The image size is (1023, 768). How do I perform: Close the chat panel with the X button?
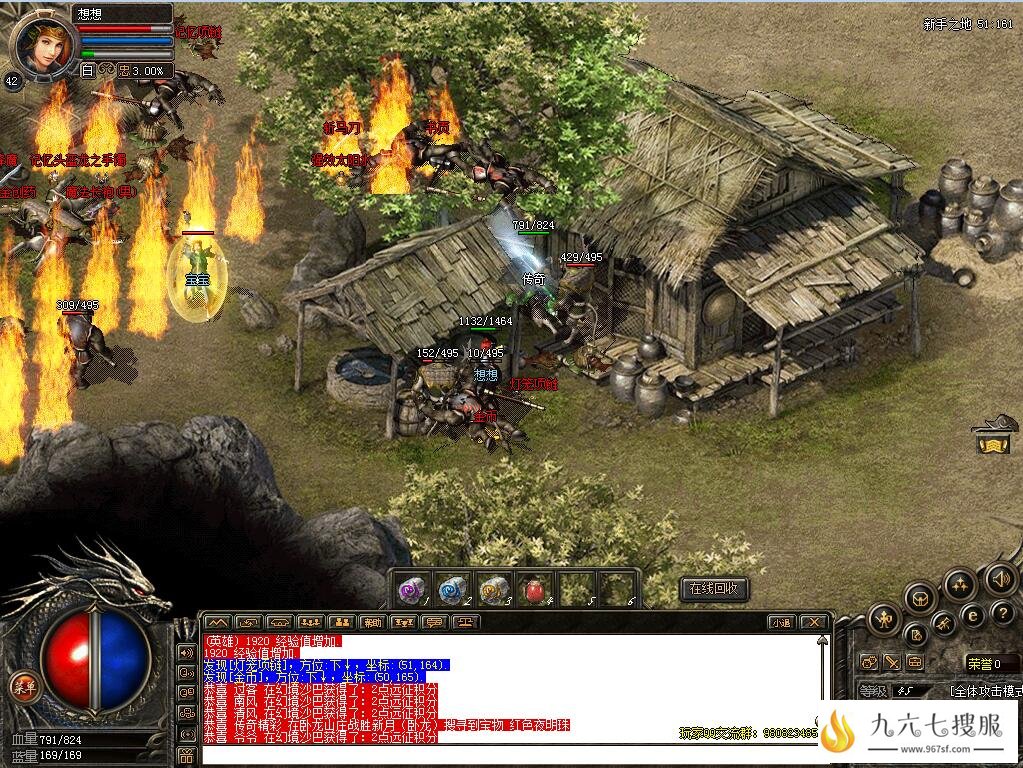pyautogui.click(x=815, y=622)
